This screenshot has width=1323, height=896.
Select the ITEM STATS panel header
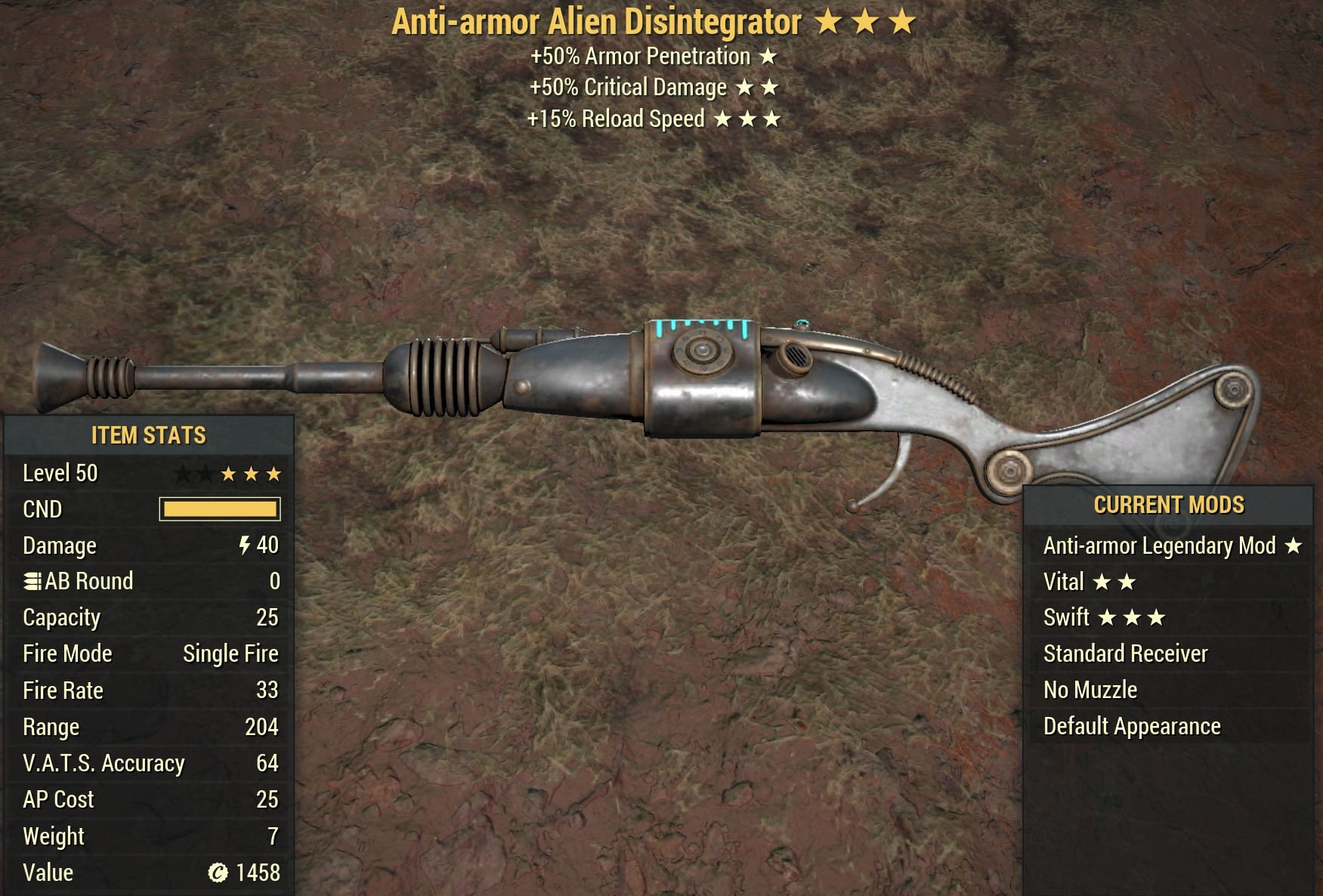click(x=147, y=435)
